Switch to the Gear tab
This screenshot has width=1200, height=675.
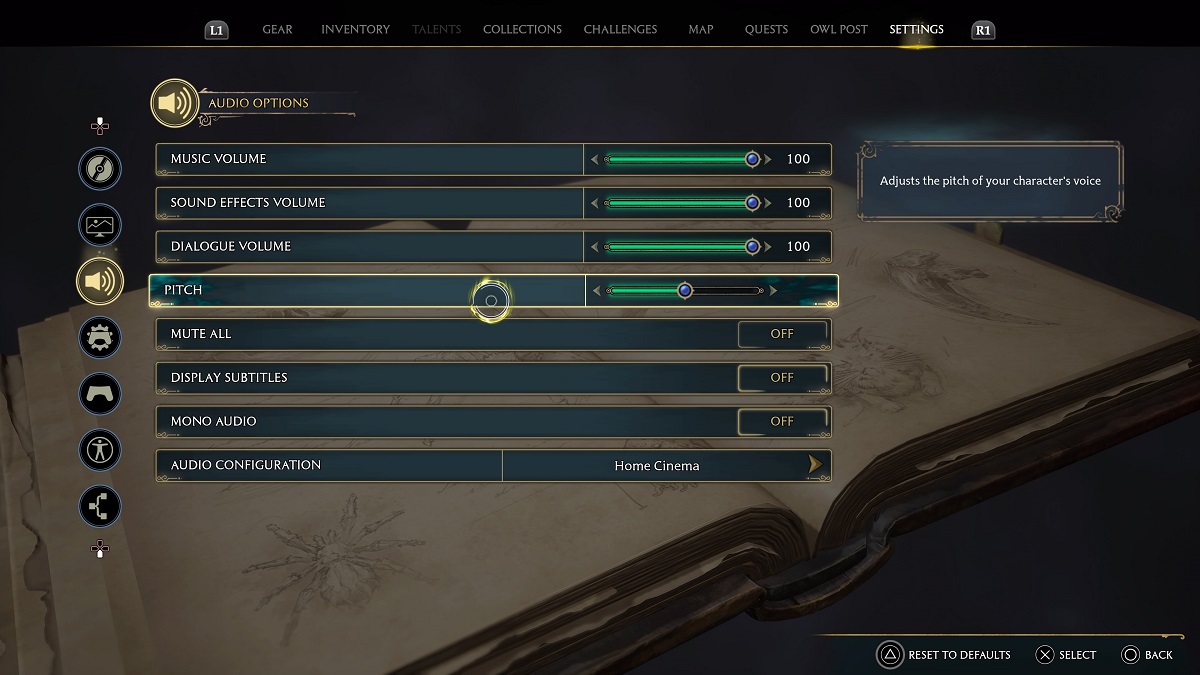(277, 29)
